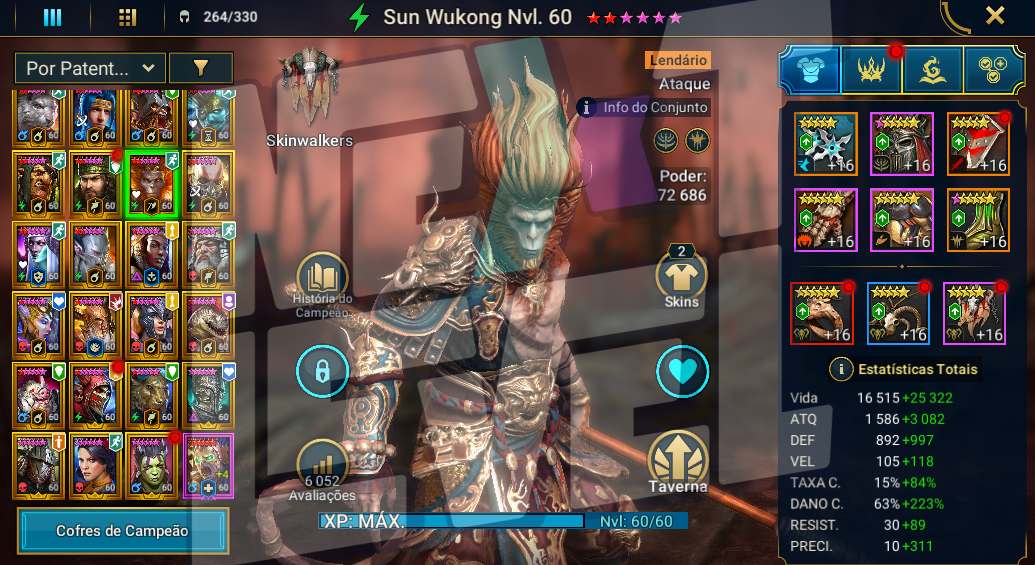
Task: Open Cofres de Campeão
Action: tap(123, 531)
